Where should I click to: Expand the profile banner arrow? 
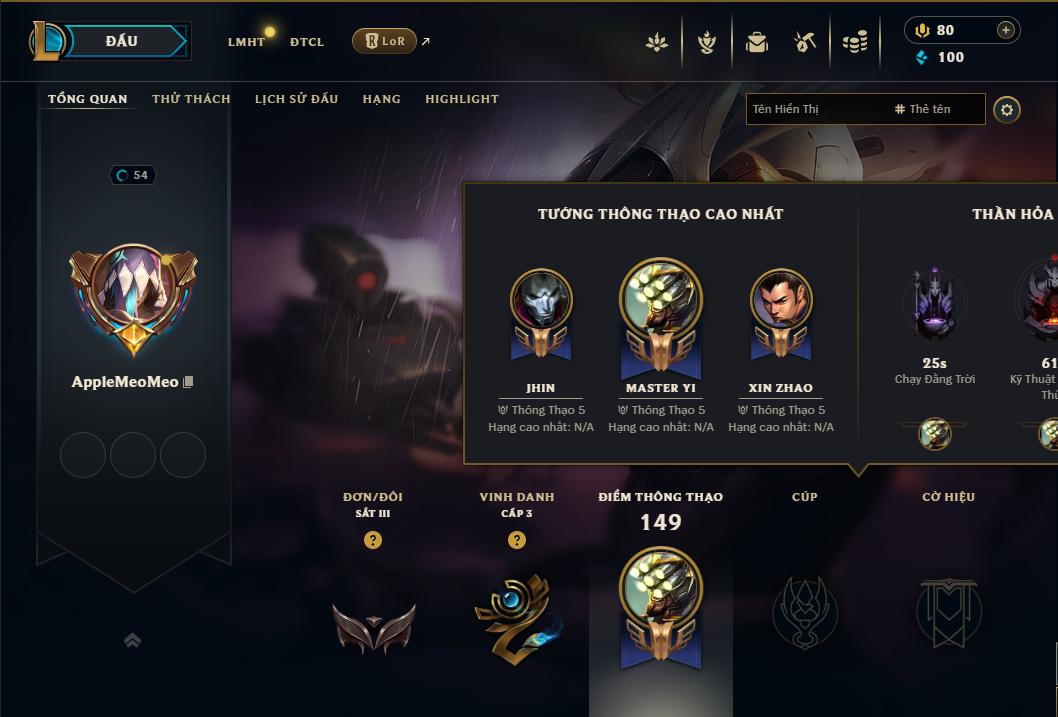pos(132,640)
